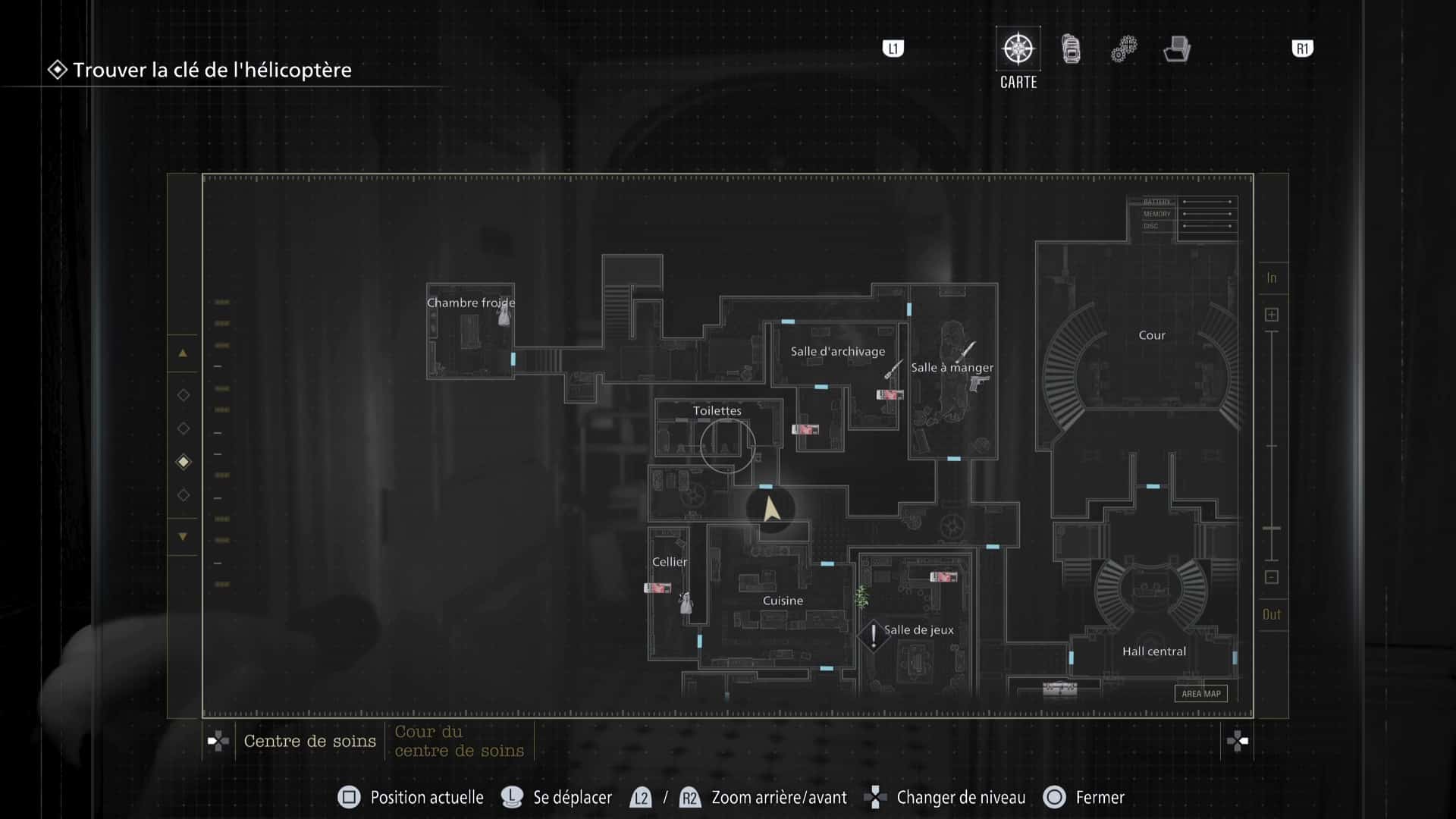Click the item pickup icon in the Cellier
Image resolution: width=1456 pixels, height=819 pixels.
tap(657, 588)
